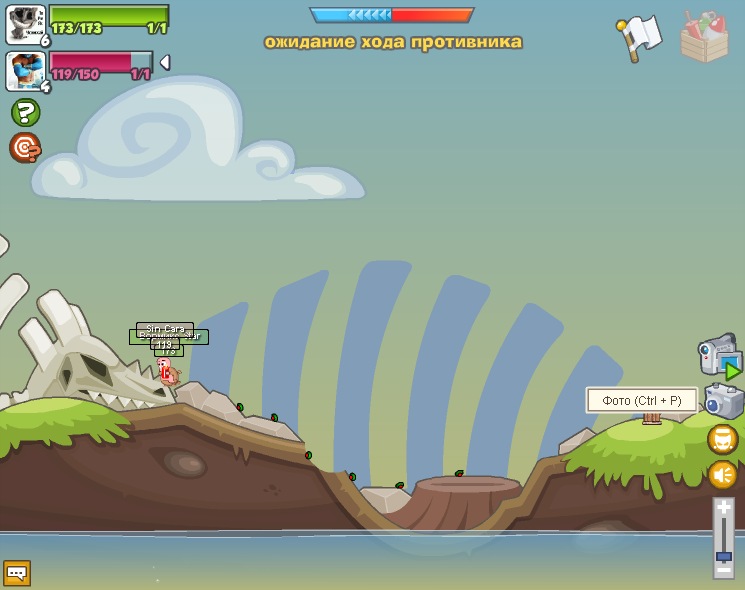Start video recording with the camcorder icon

(x=719, y=357)
